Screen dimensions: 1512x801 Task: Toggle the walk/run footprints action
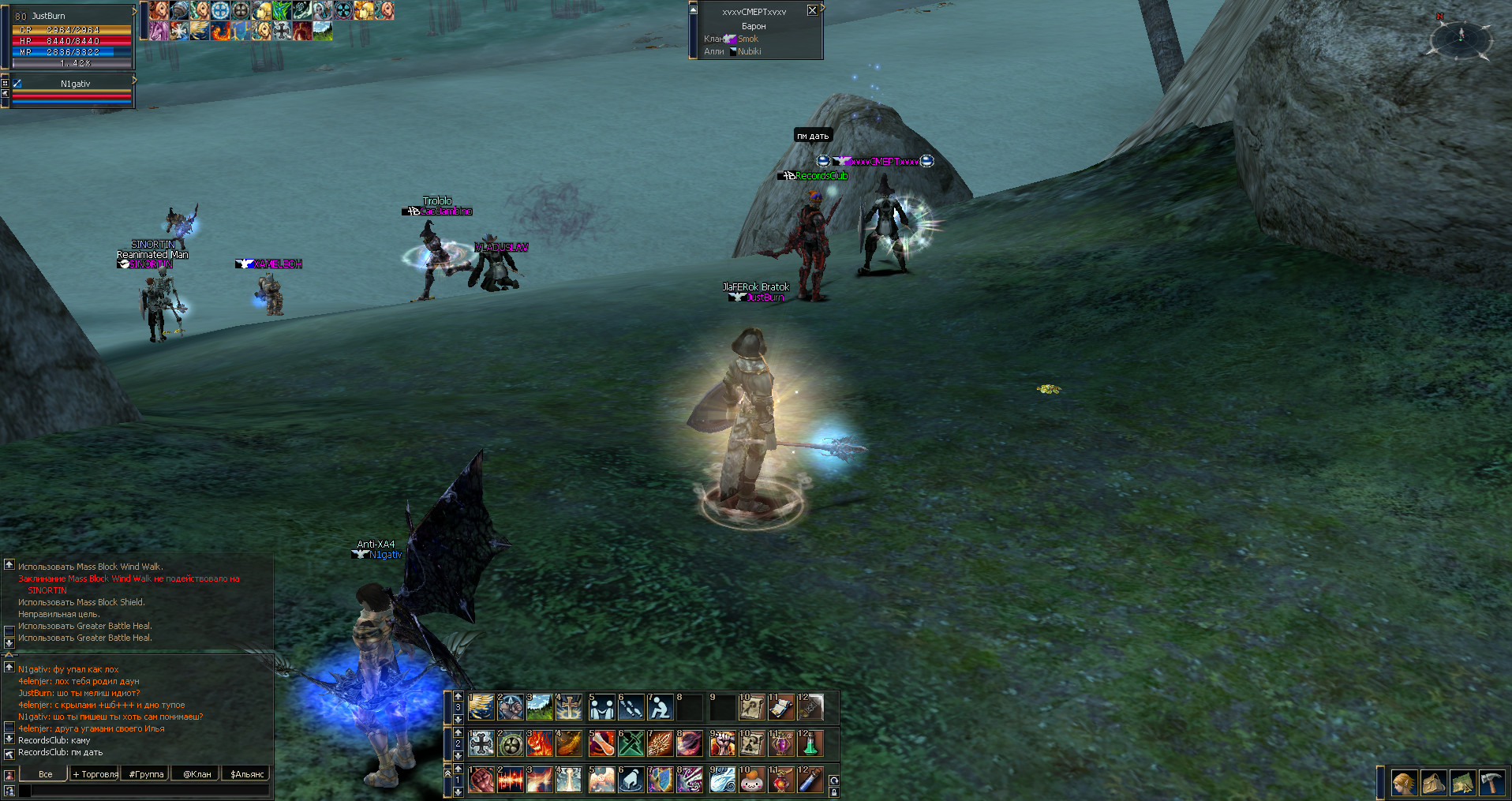point(631,708)
